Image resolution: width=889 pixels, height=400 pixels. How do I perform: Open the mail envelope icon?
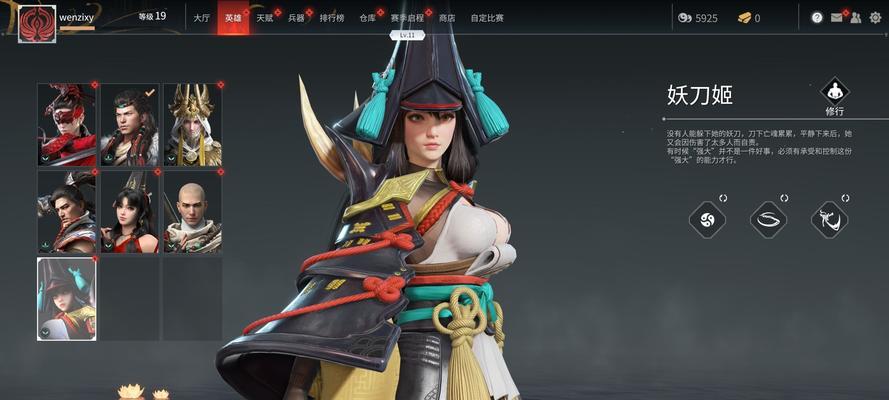point(837,18)
